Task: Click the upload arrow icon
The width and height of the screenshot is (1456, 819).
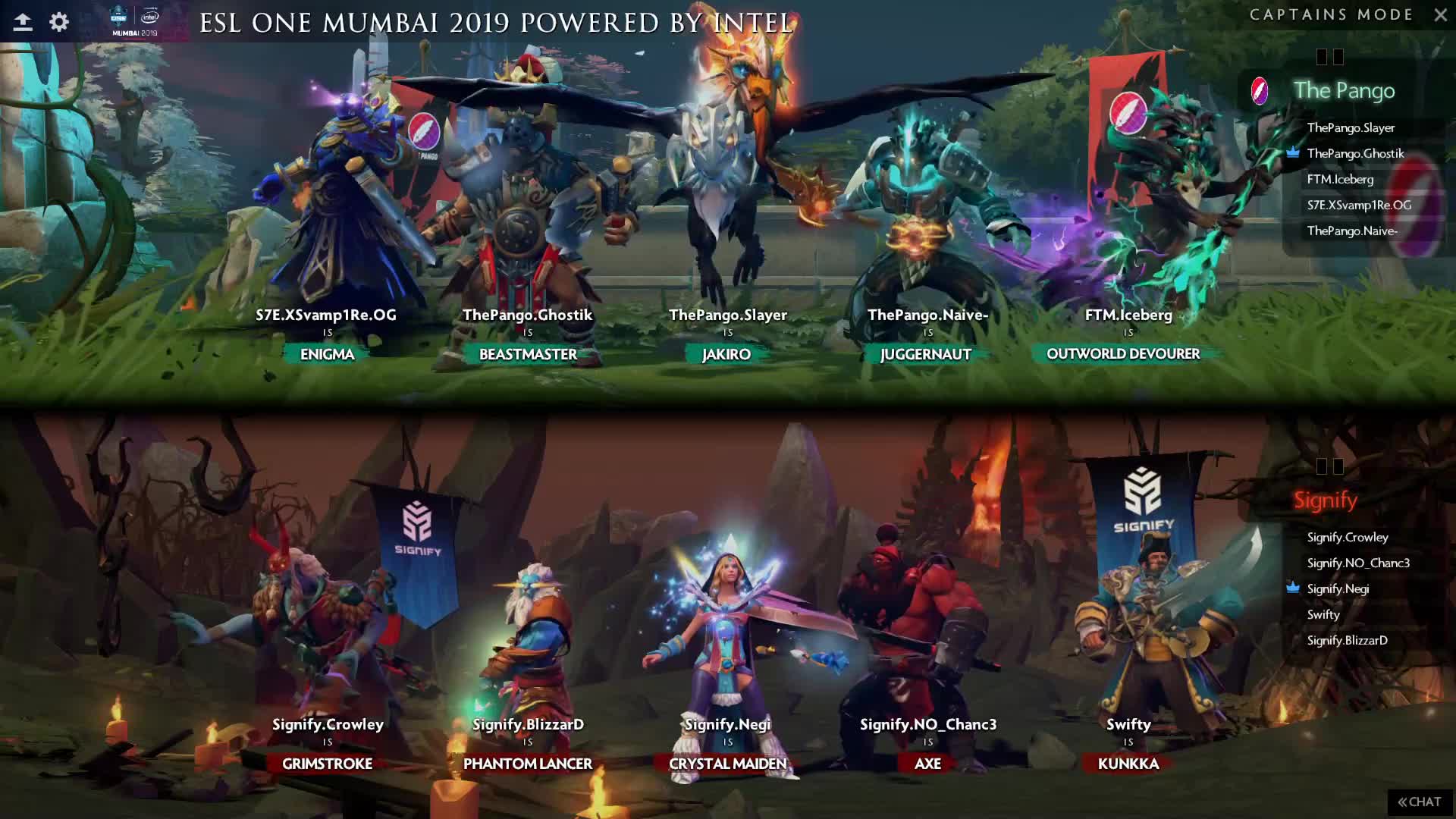Action: pyautogui.click(x=23, y=22)
